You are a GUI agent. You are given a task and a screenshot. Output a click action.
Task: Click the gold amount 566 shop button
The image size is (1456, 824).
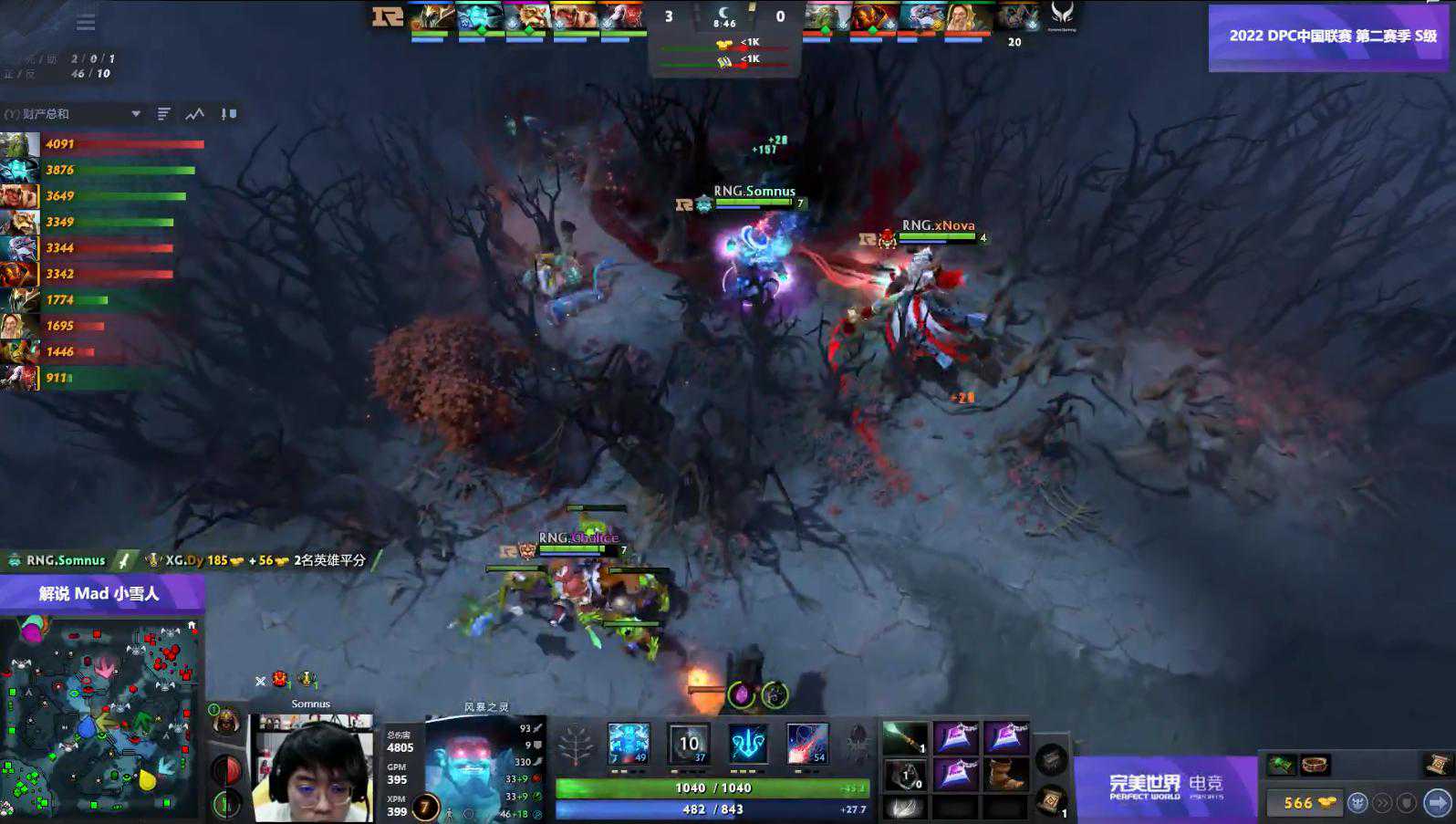[x=1305, y=803]
